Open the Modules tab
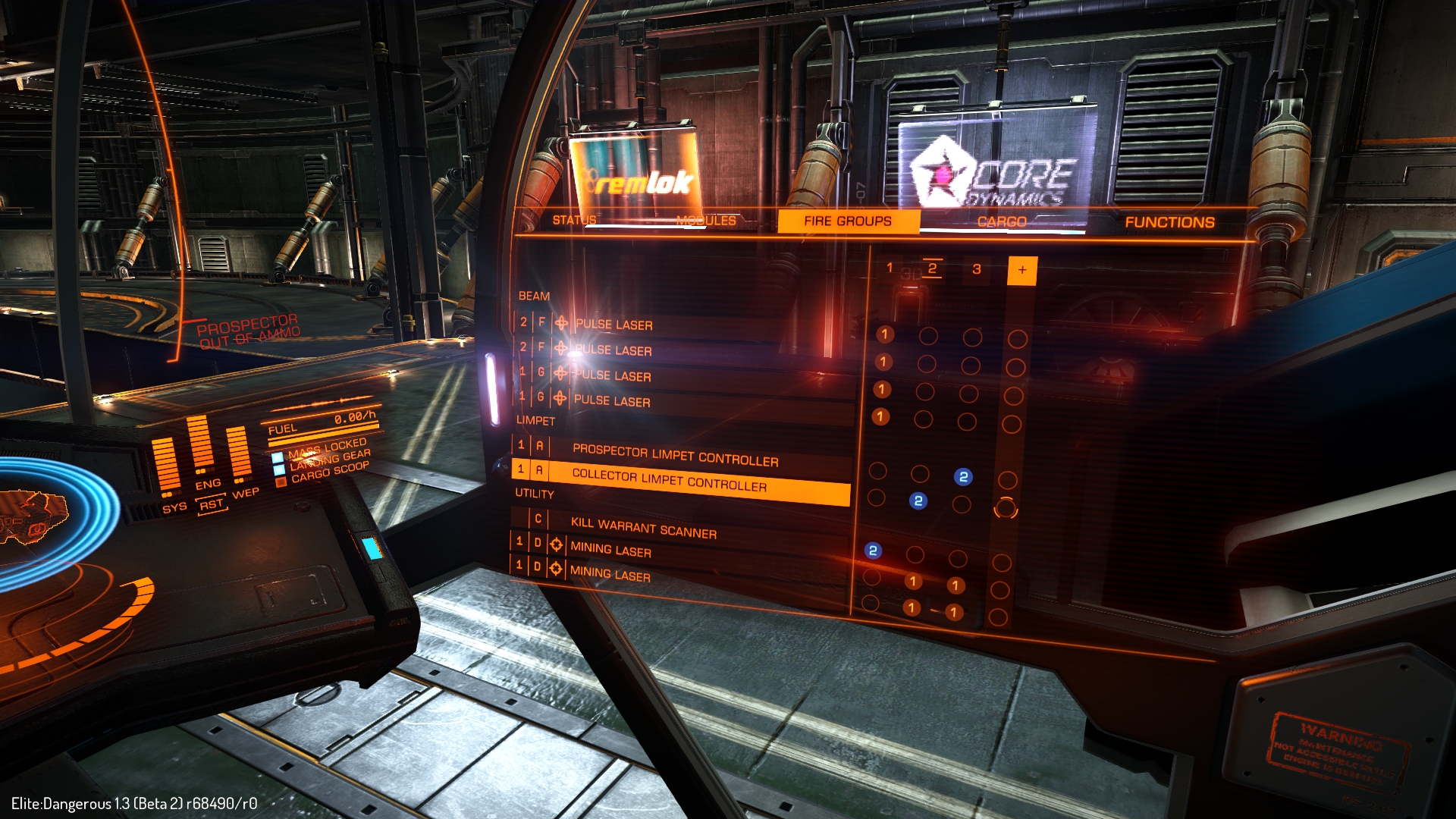The height and width of the screenshot is (819, 1456). click(706, 221)
